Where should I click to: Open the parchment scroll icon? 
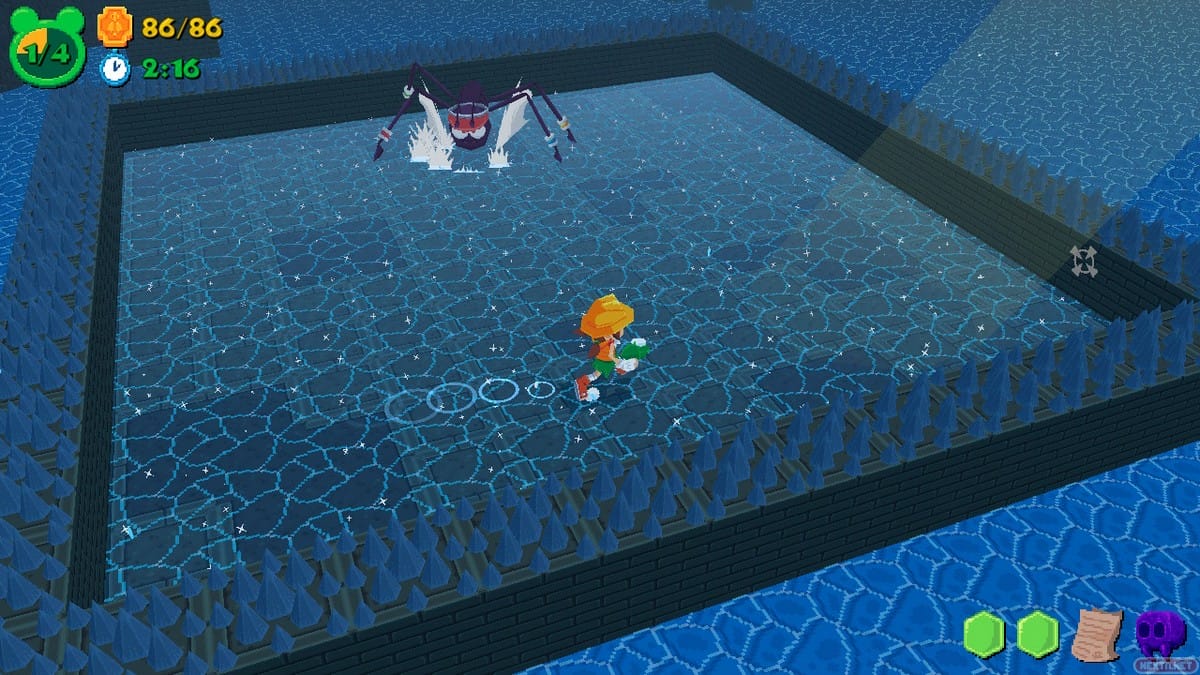pos(1097,633)
